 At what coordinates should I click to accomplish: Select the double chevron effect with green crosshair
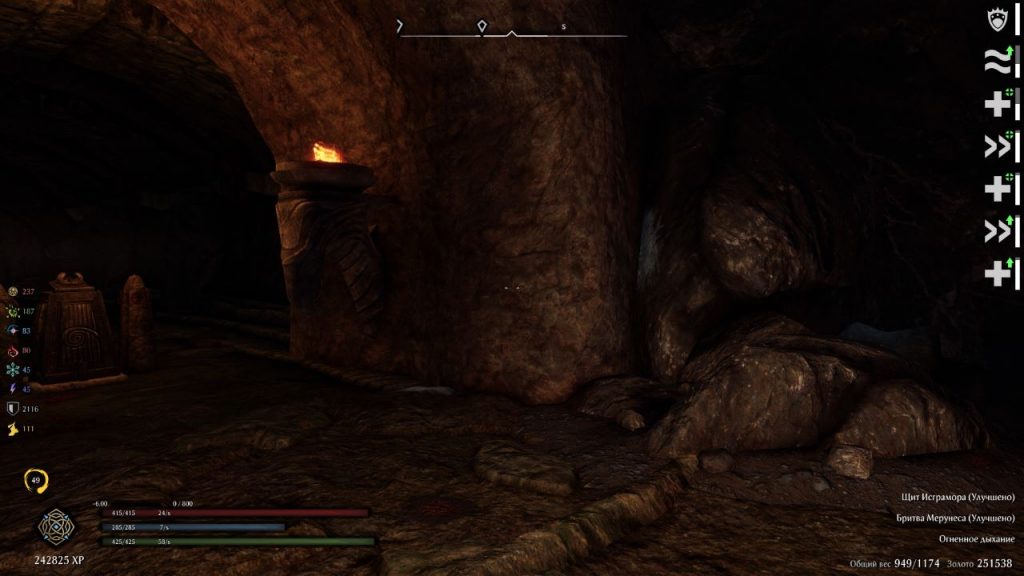pyautogui.click(x=997, y=147)
